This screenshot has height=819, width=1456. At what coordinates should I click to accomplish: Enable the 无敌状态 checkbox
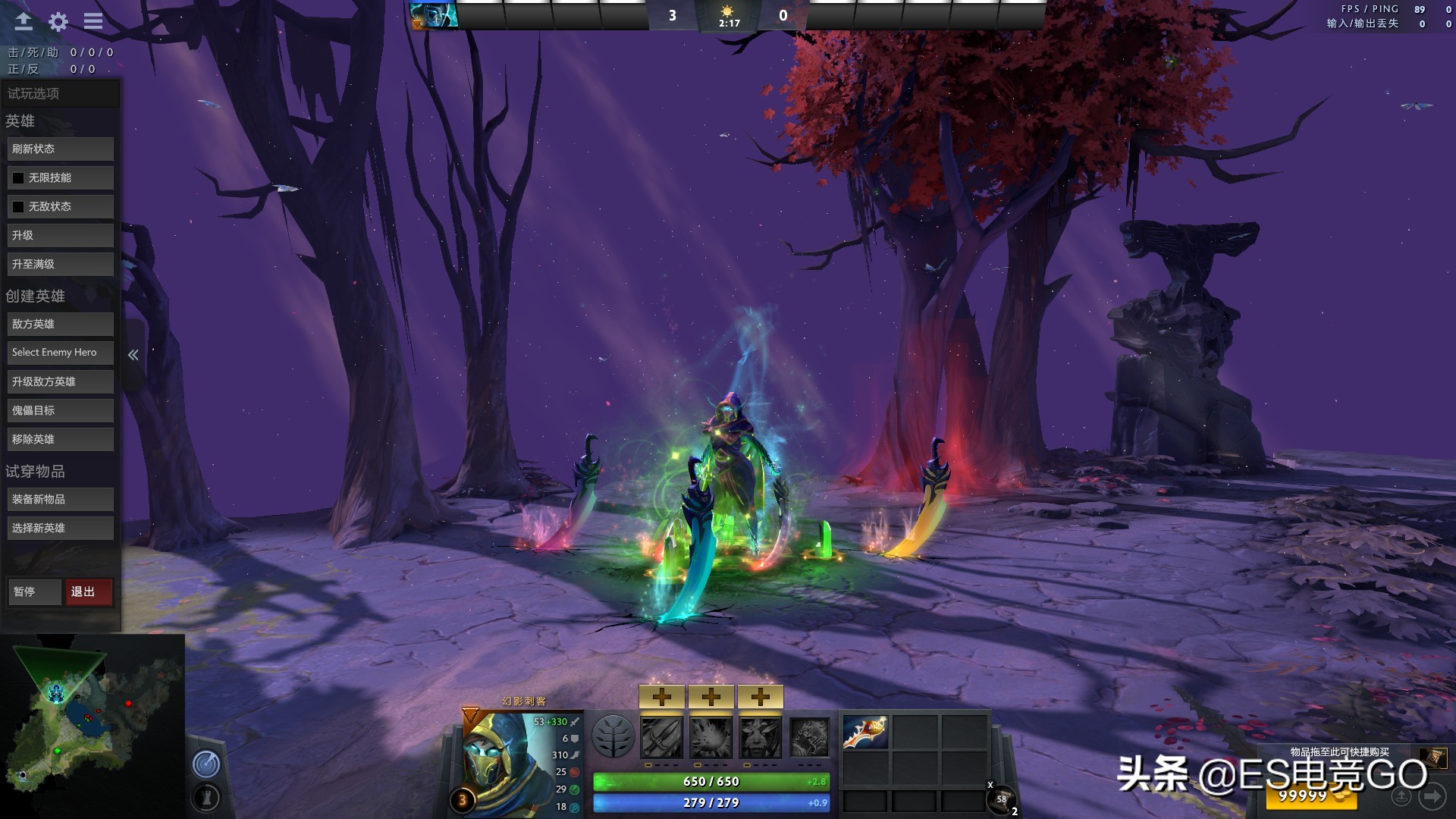(x=17, y=206)
